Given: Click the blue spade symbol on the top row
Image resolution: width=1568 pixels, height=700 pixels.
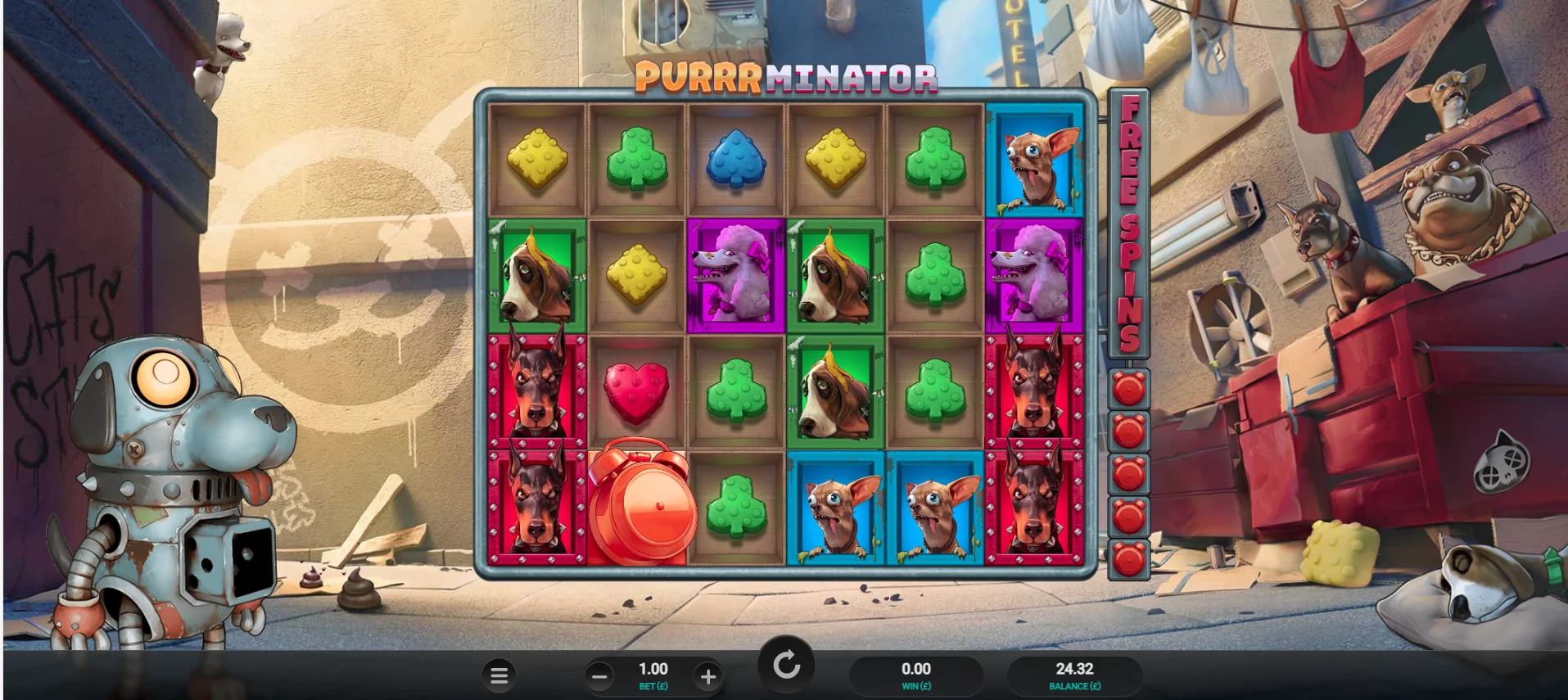Looking at the screenshot, I should point(736,157).
